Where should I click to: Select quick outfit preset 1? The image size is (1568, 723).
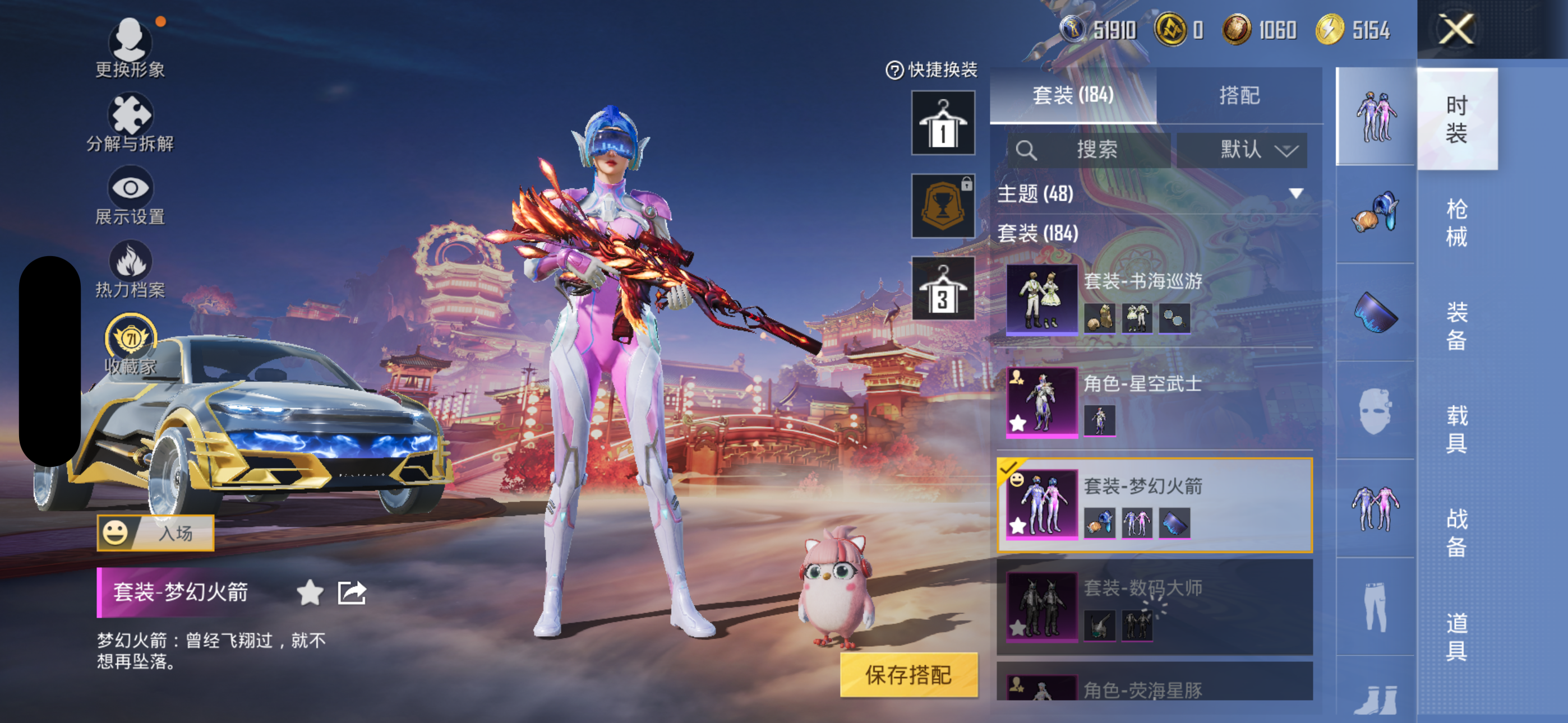click(942, 123)
